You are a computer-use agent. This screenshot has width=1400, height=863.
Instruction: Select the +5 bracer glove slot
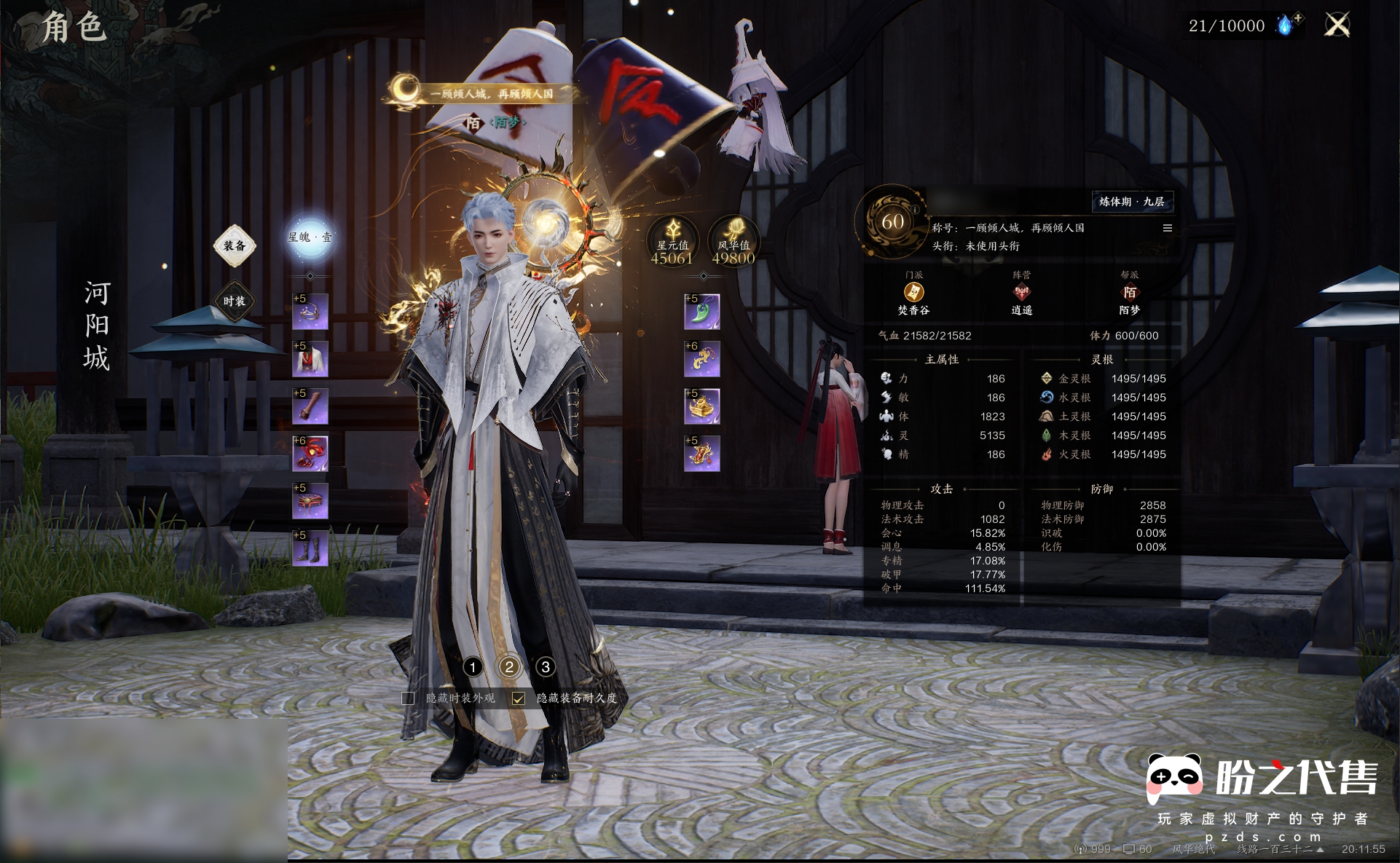pos(310,406)
